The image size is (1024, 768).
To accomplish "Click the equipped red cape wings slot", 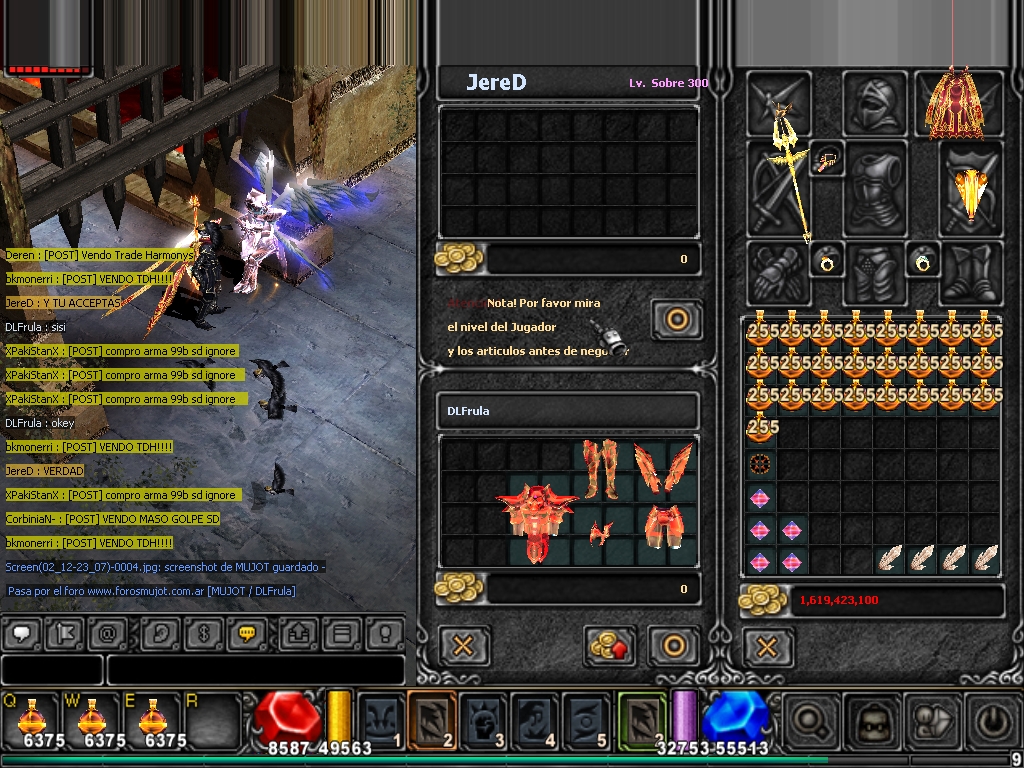I will (951, 103).
